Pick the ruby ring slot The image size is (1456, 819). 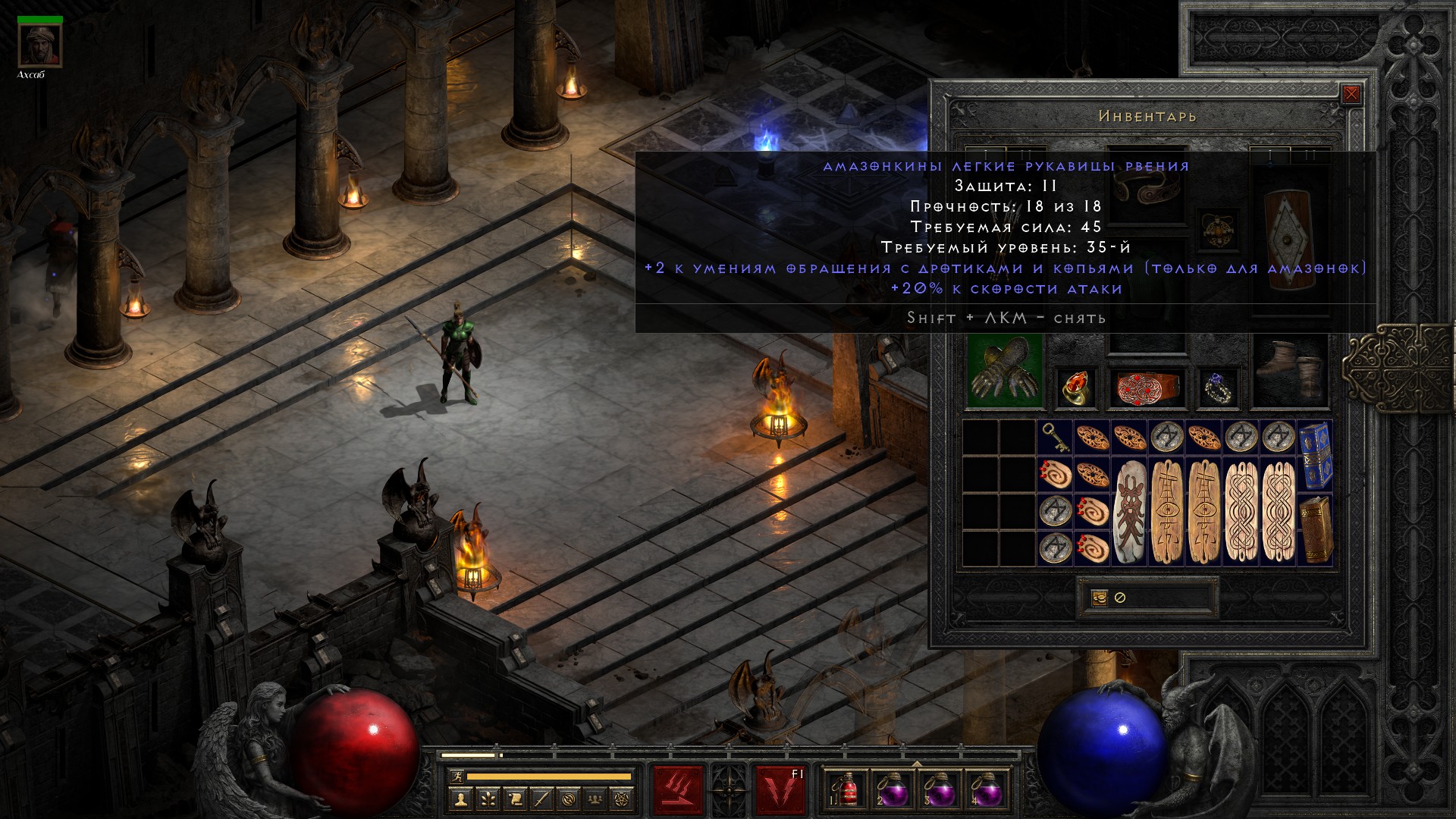pos(1075,388)
